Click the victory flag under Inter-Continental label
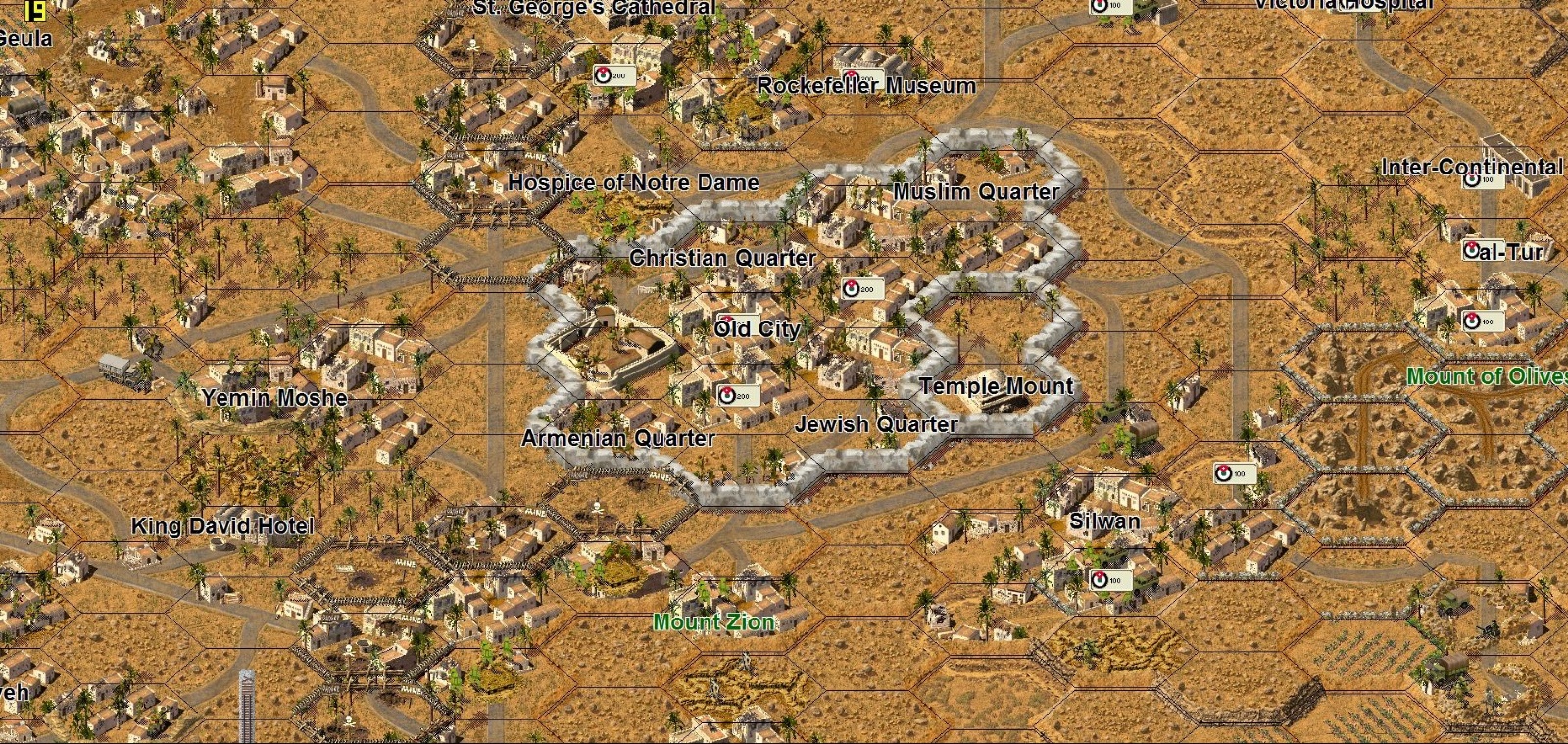The width and height of the screenshot is (1568, 744). [1482, 179]
